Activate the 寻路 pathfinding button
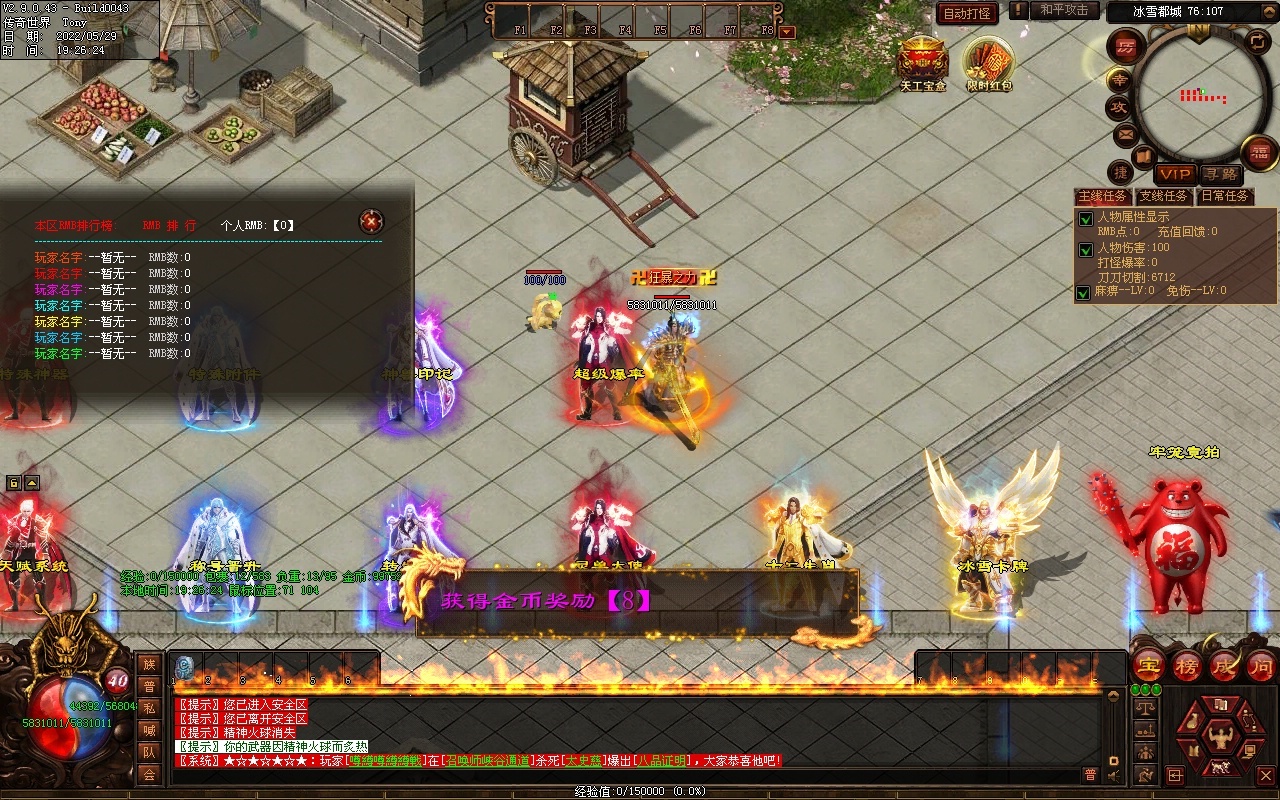1280x800 pixels. tap(1219, 174)
